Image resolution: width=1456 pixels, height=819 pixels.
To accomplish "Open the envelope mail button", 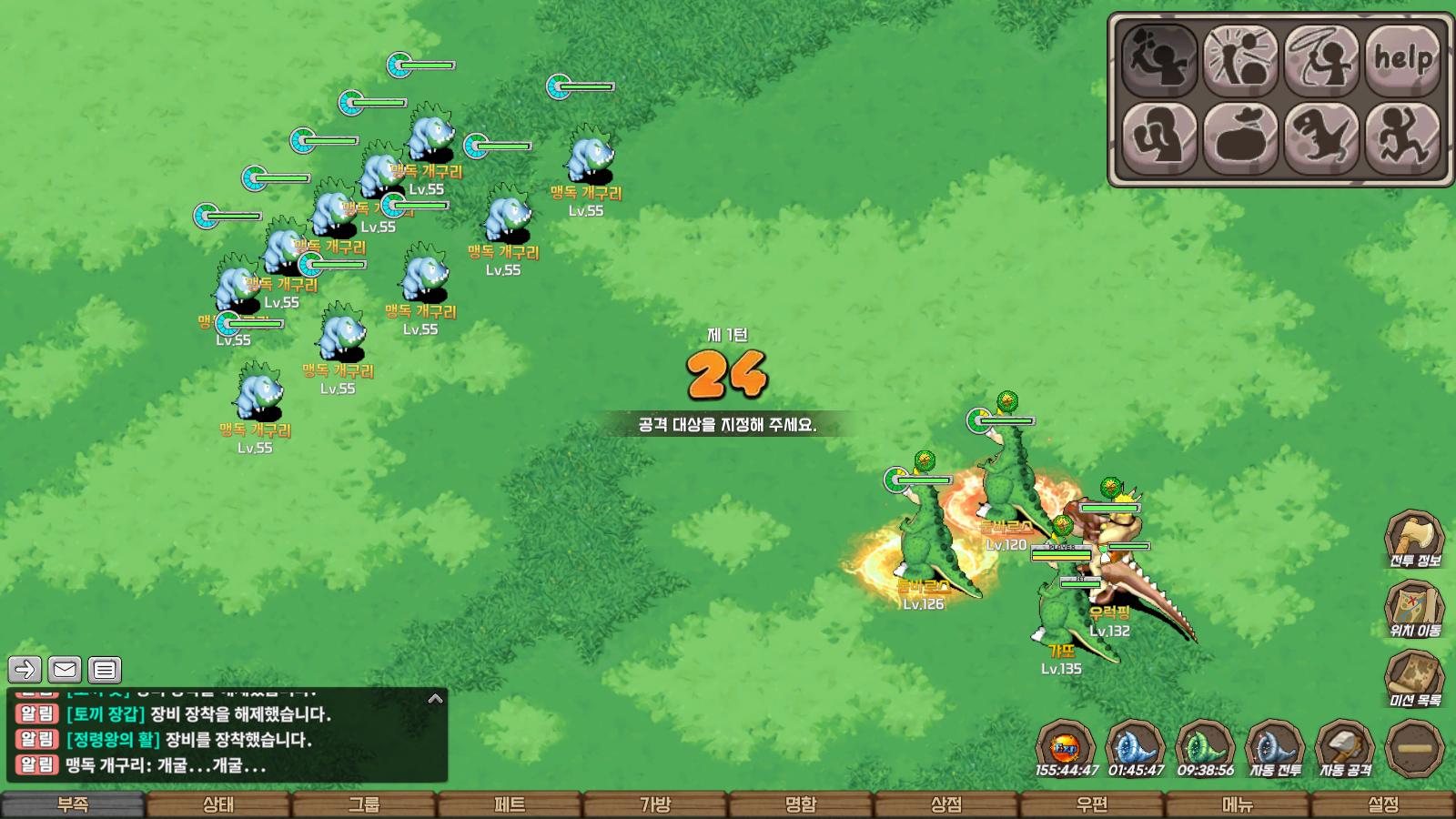I will pyautogui.click(x=65, y=670).
